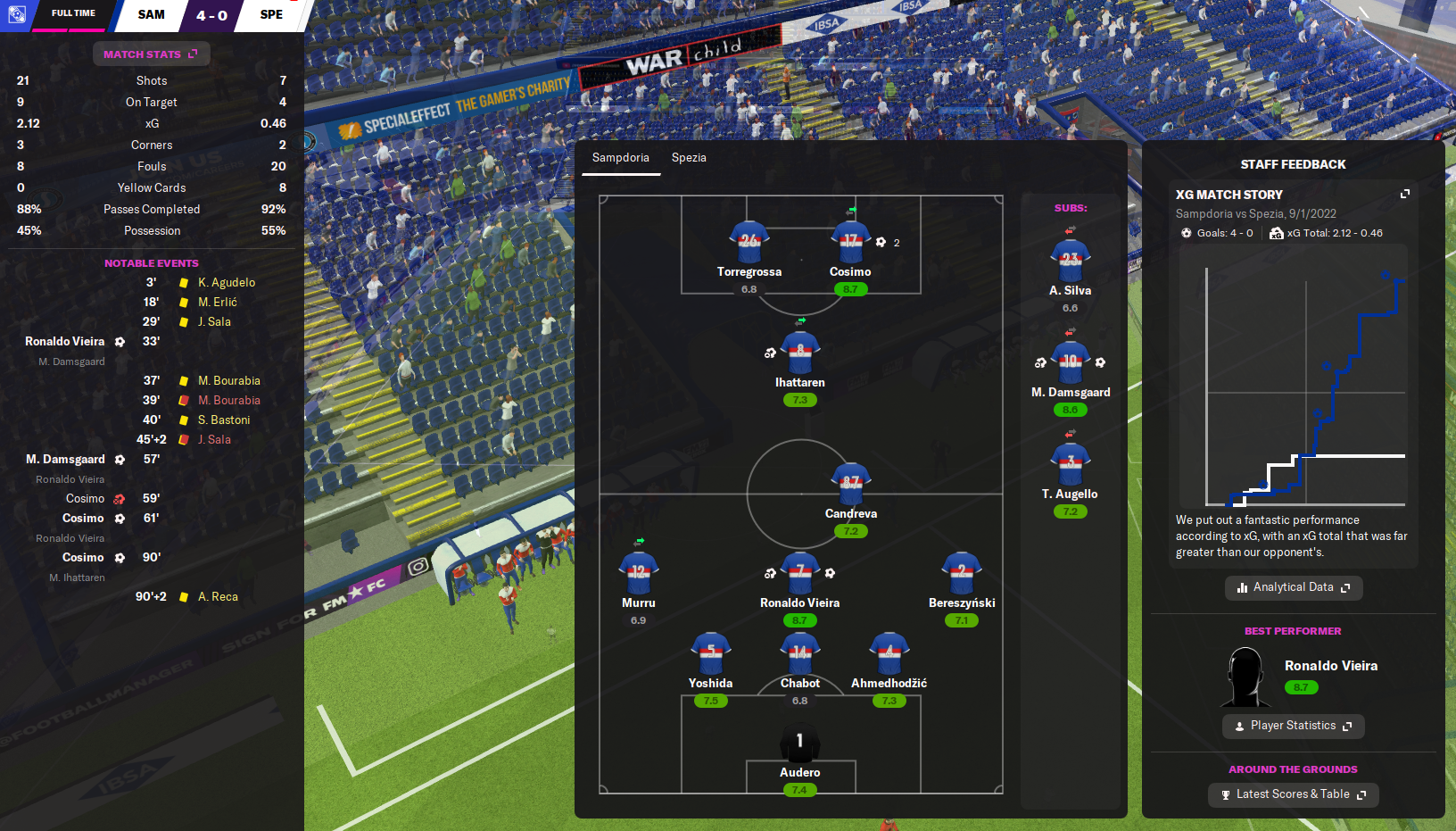Image resolution: width=1456 pixels, height=831 pixels.
Task: View Player Statistics
Action: [1293, 726]
